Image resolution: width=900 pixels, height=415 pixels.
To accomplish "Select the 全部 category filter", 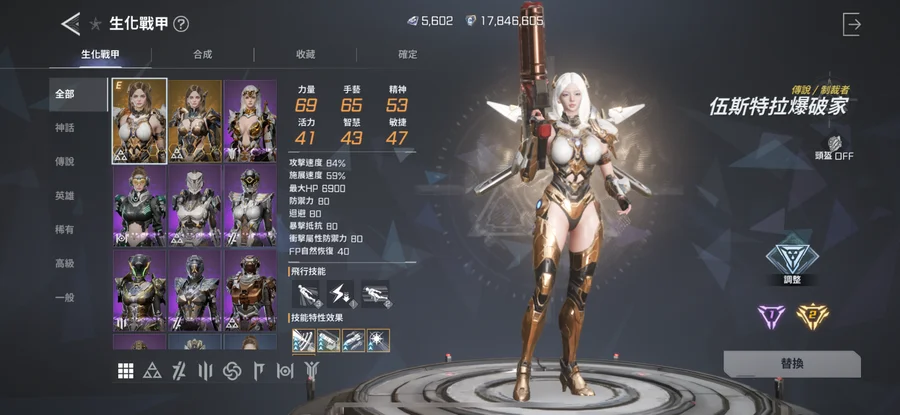I will point(65,94).
